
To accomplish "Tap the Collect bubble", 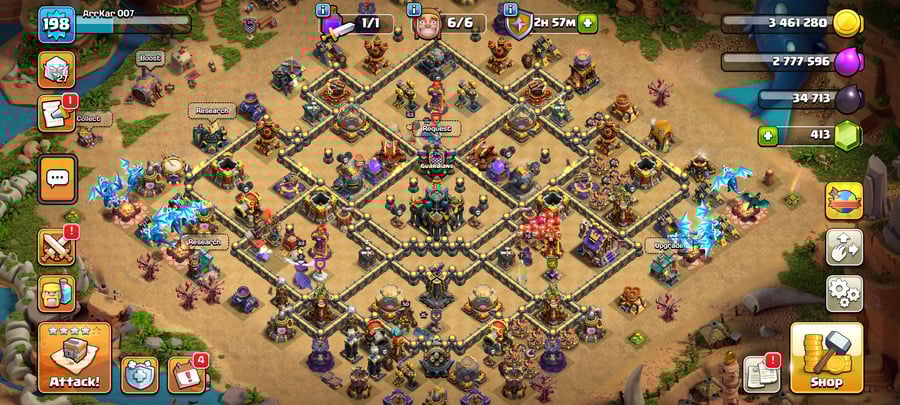I will 89,118.
